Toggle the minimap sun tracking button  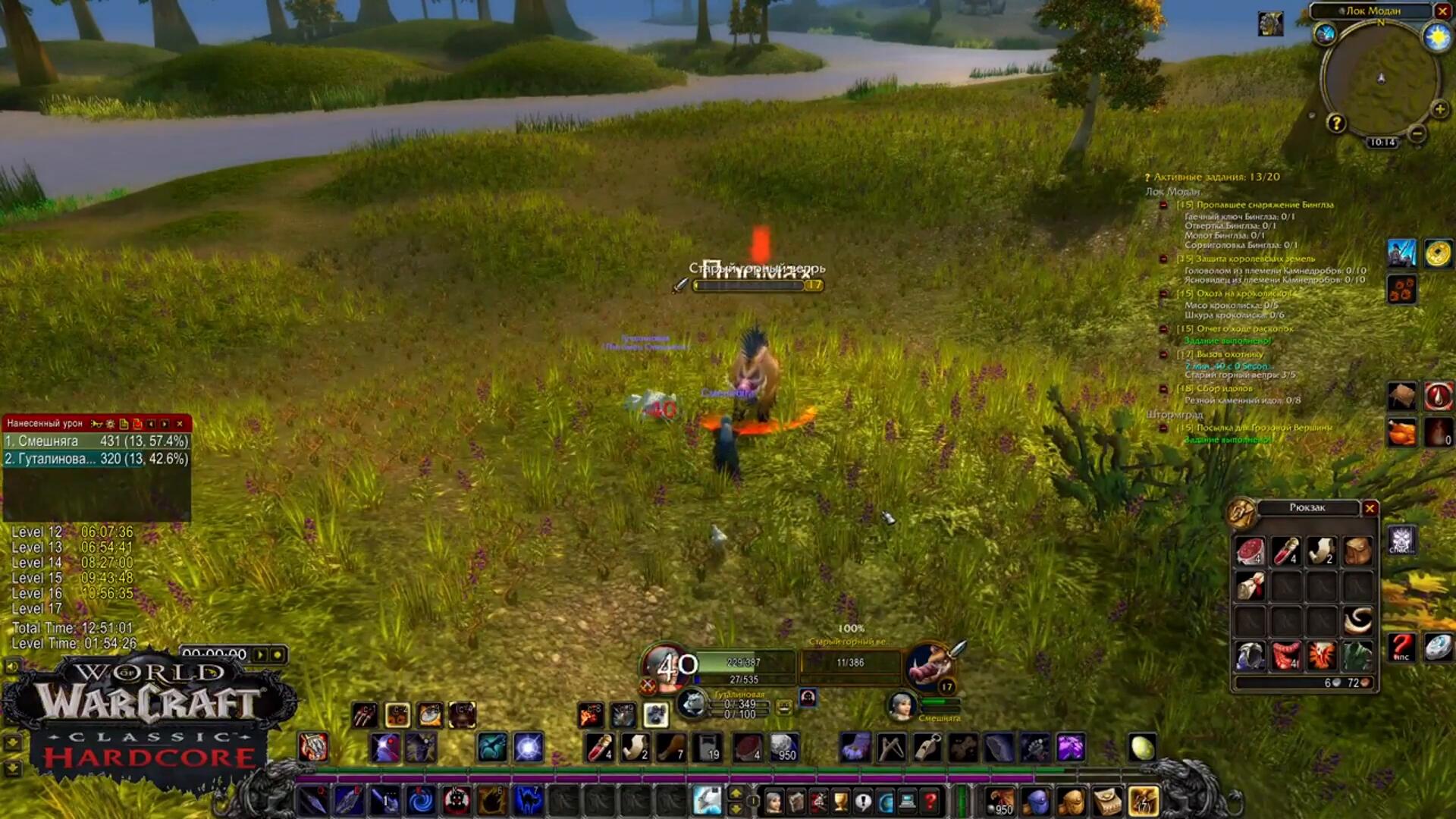[1436, 36]
